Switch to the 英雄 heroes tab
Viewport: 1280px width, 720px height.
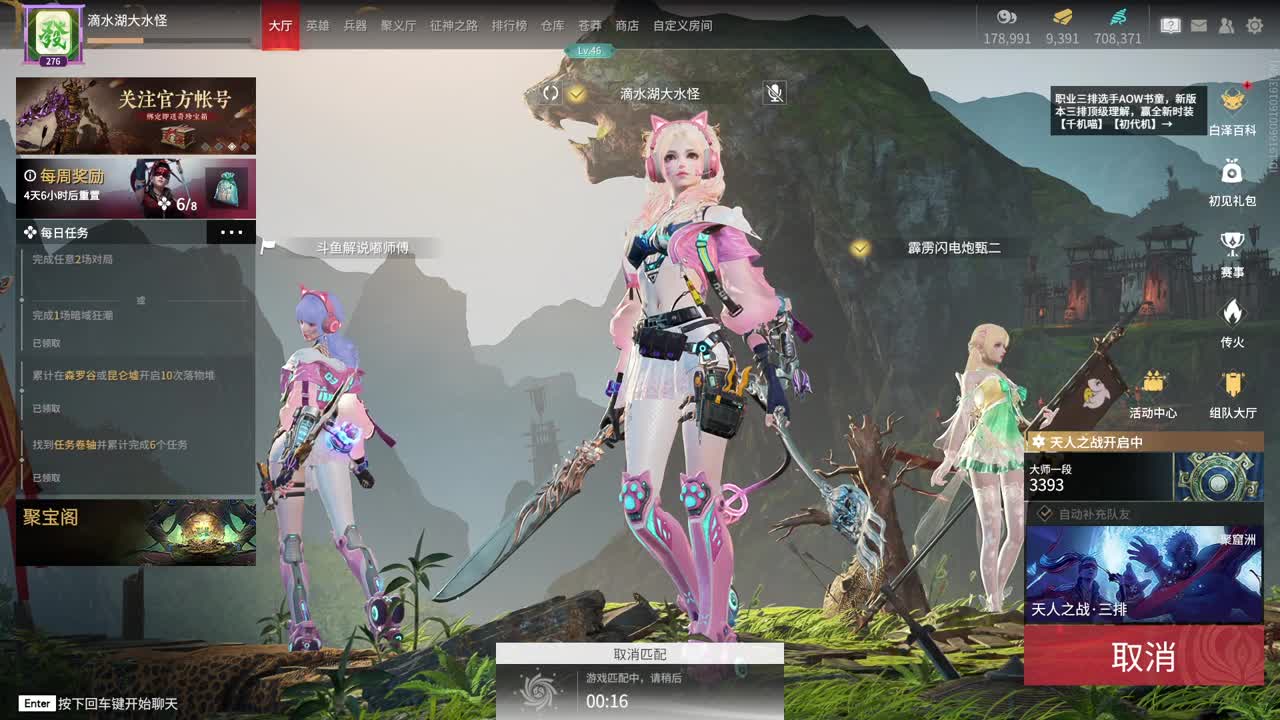[316, 26]
